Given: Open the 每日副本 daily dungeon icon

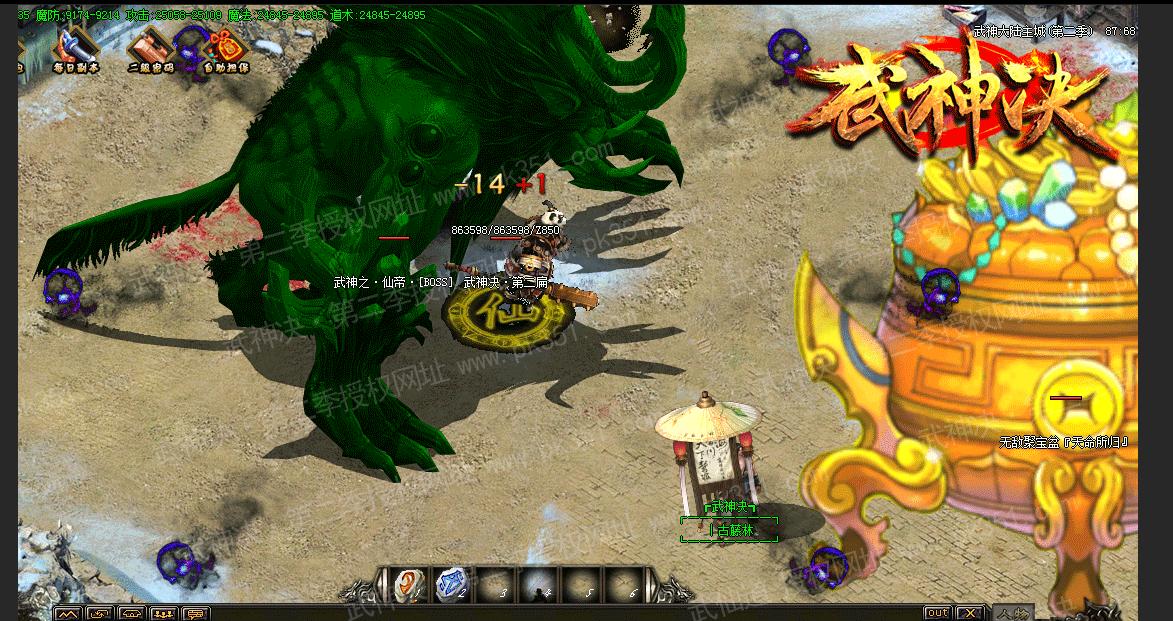Looking at the screenshot, I should coord(77,43).
